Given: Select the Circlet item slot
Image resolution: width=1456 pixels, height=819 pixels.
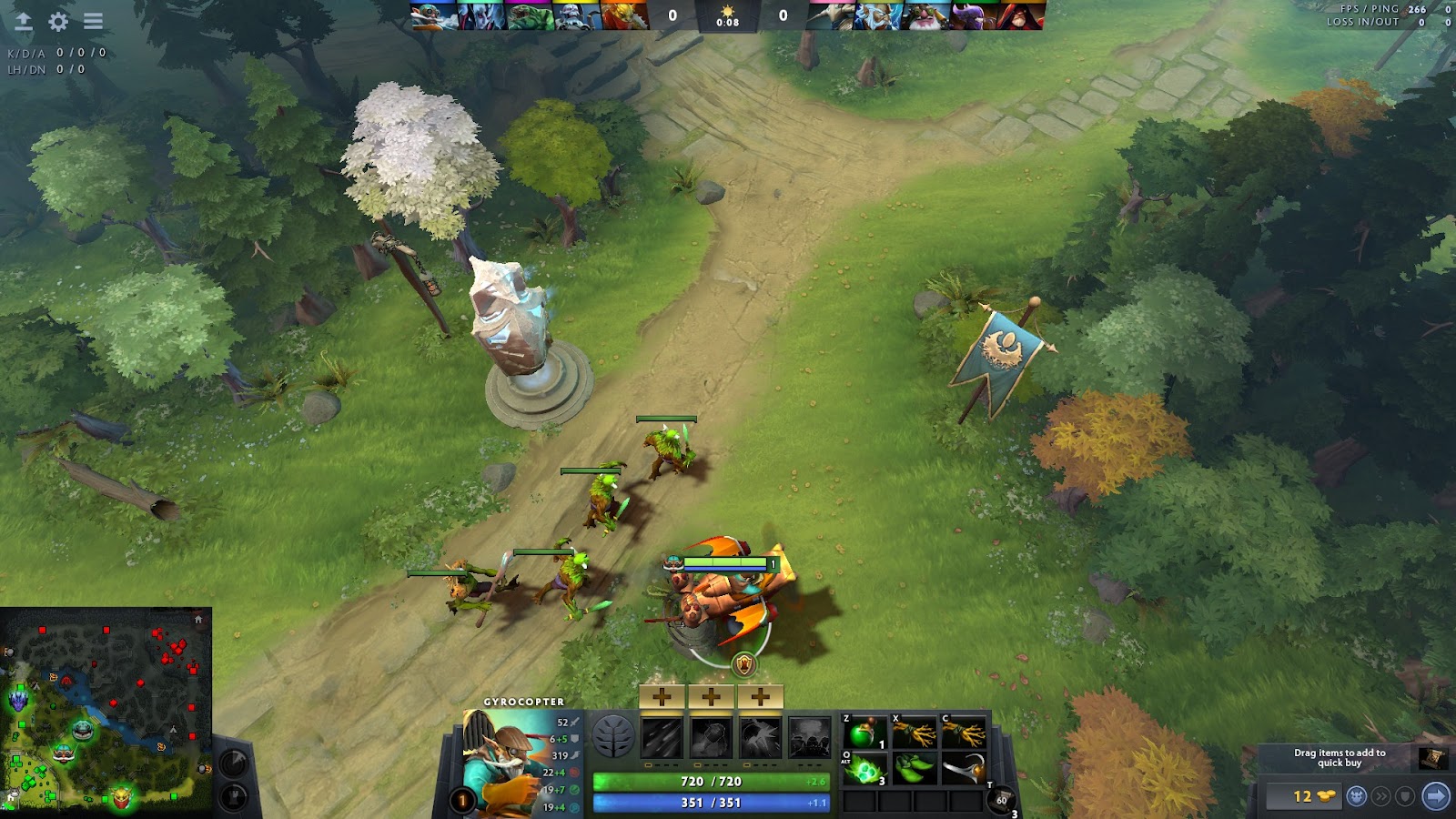Looking at the screenshot, I should pyautogui.click(x=963, y=770).
